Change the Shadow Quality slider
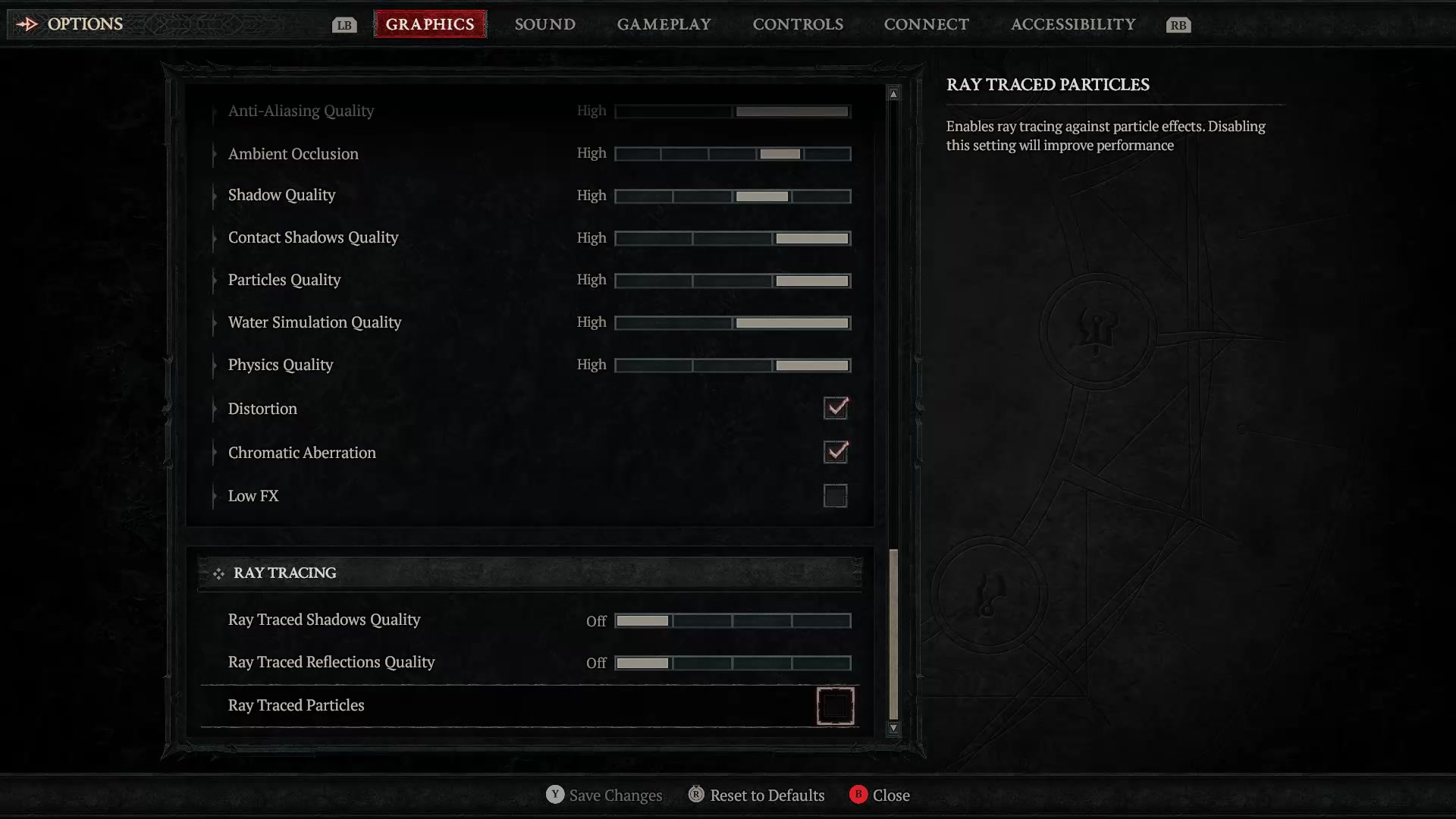 pyautogui.click(x=733, y=196)
